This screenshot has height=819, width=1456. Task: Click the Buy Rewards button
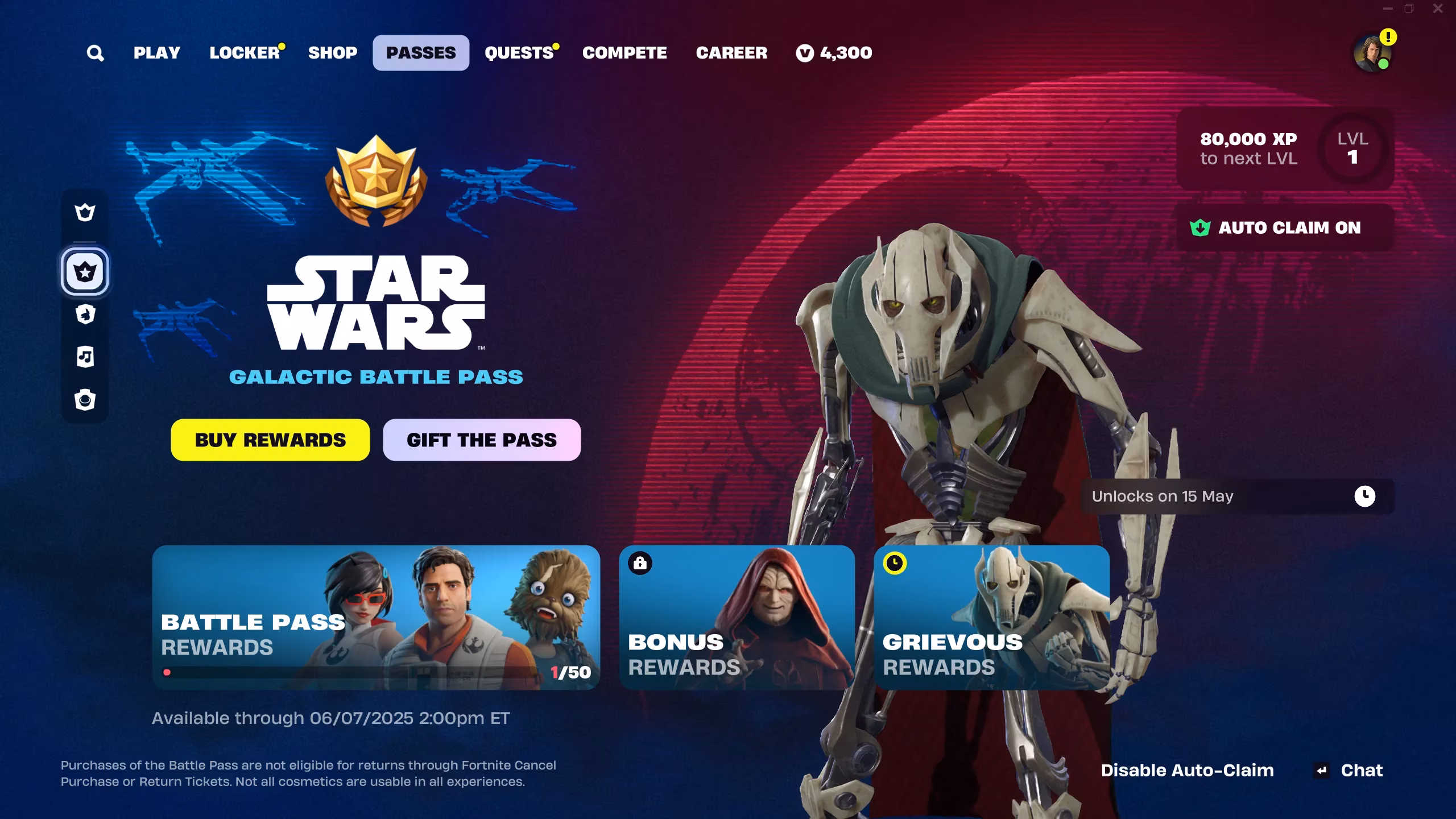[x=270, y=440]
